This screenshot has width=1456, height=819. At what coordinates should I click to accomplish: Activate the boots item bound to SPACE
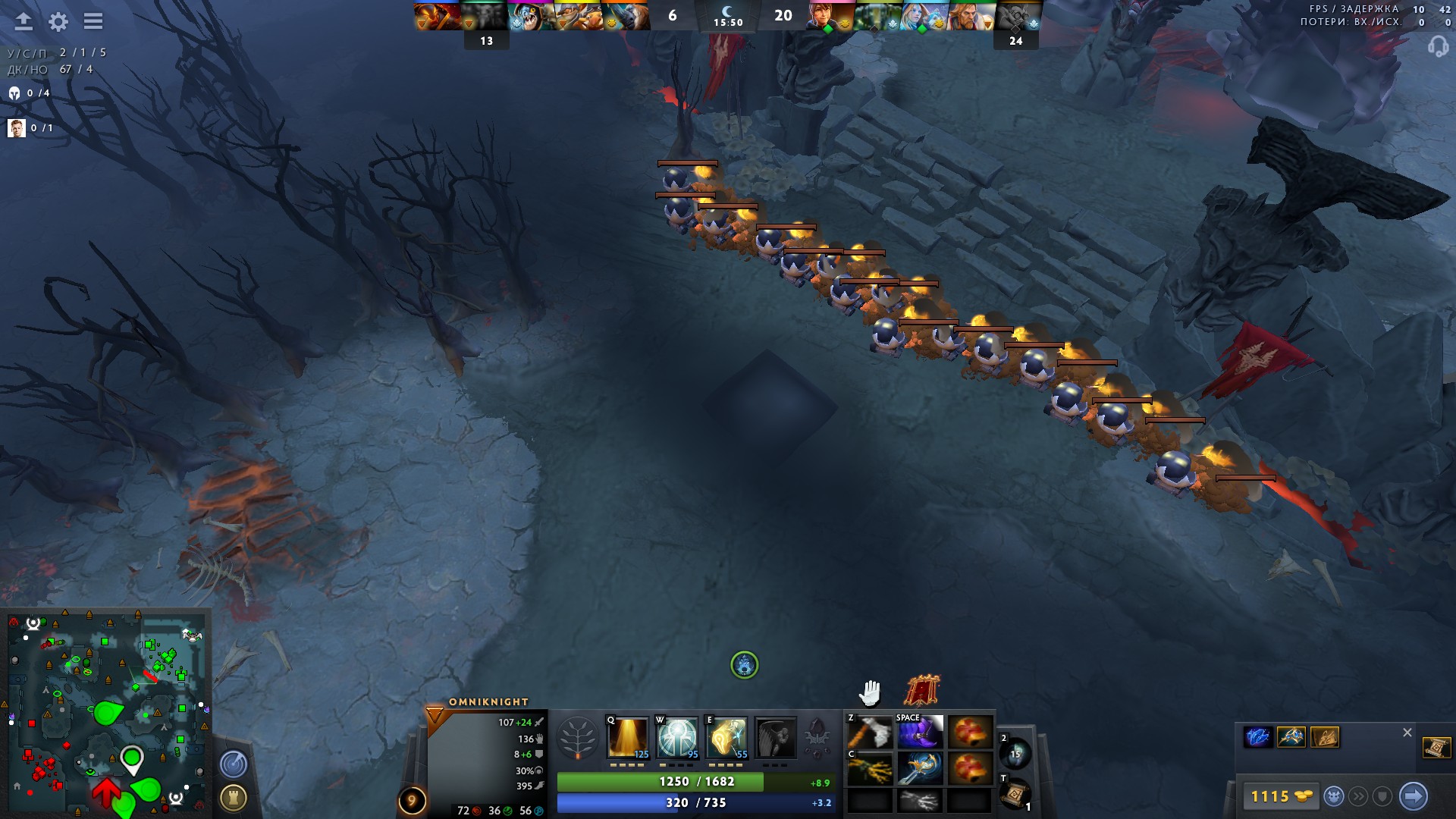click(920, 732)
